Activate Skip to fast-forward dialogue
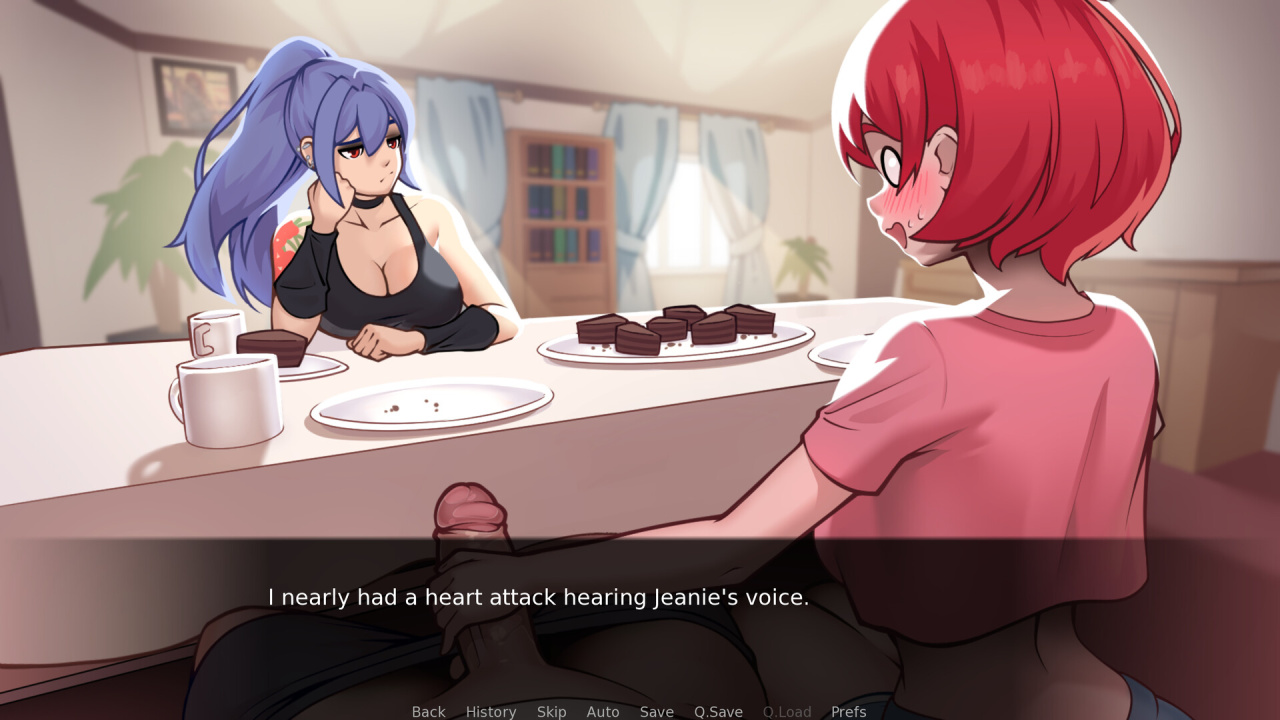 (551, 711)
